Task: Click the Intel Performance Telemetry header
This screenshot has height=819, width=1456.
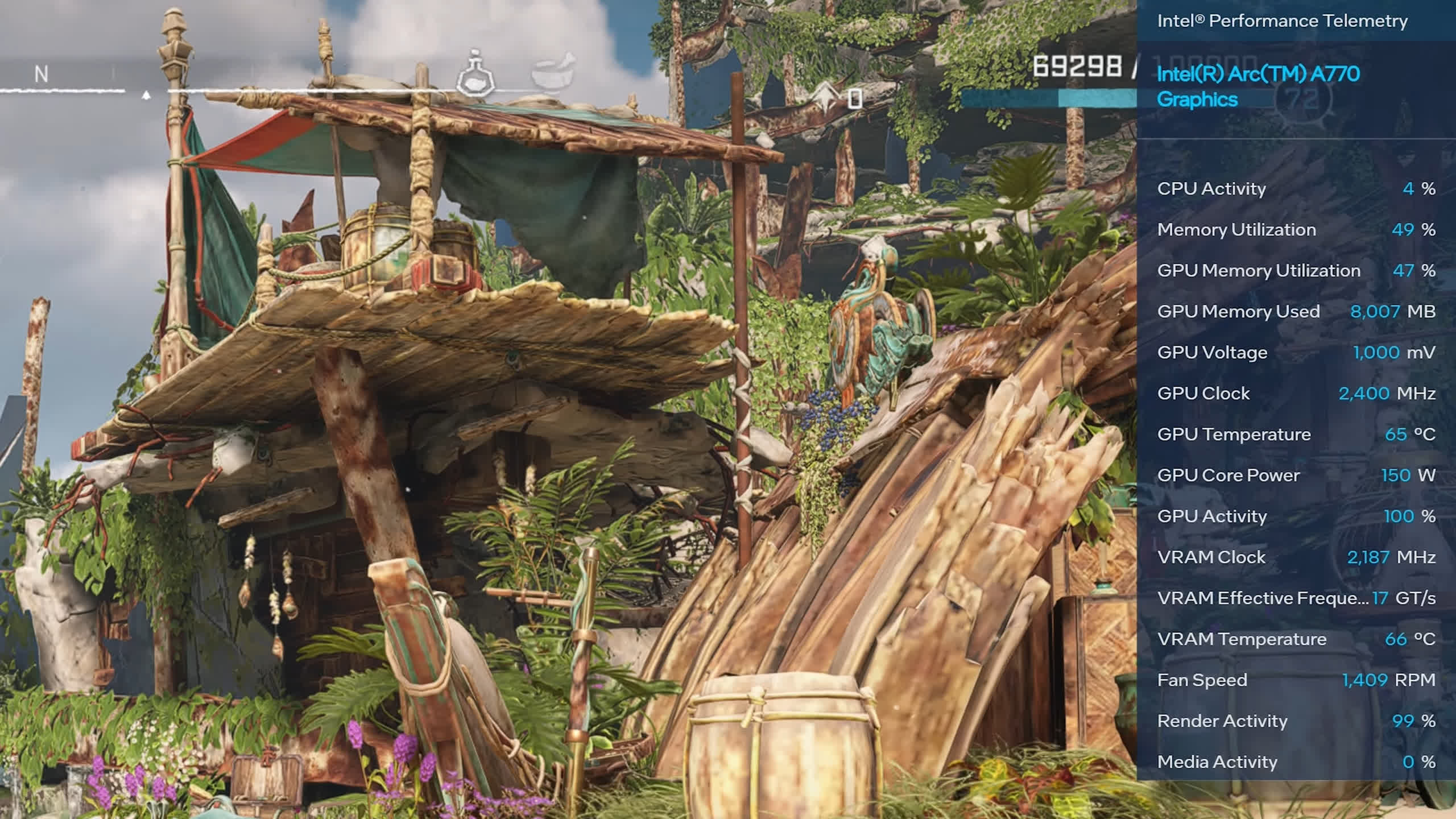Action: tap(1282, 21)
